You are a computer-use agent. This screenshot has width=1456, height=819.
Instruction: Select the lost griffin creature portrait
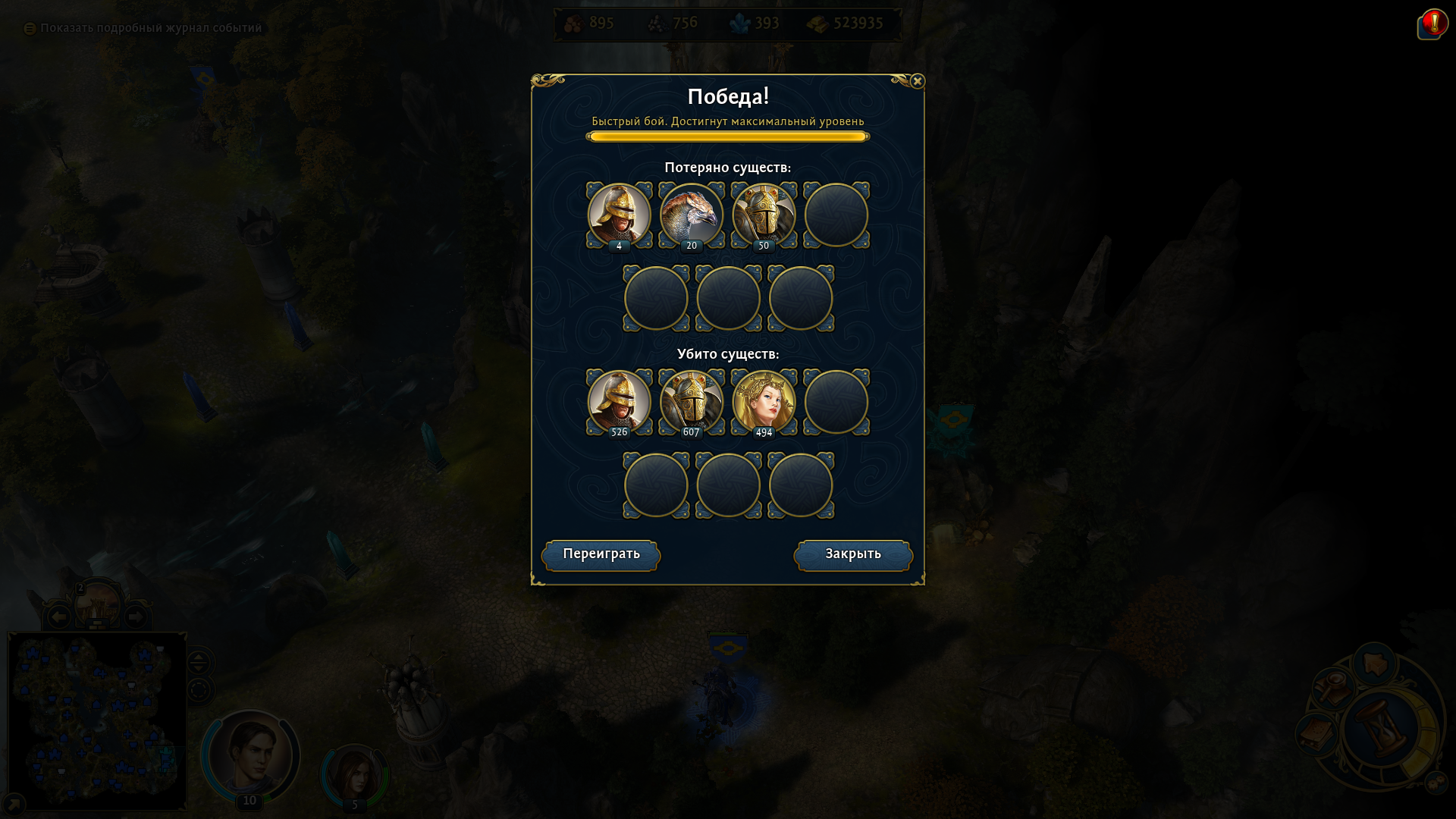point(691,215)
